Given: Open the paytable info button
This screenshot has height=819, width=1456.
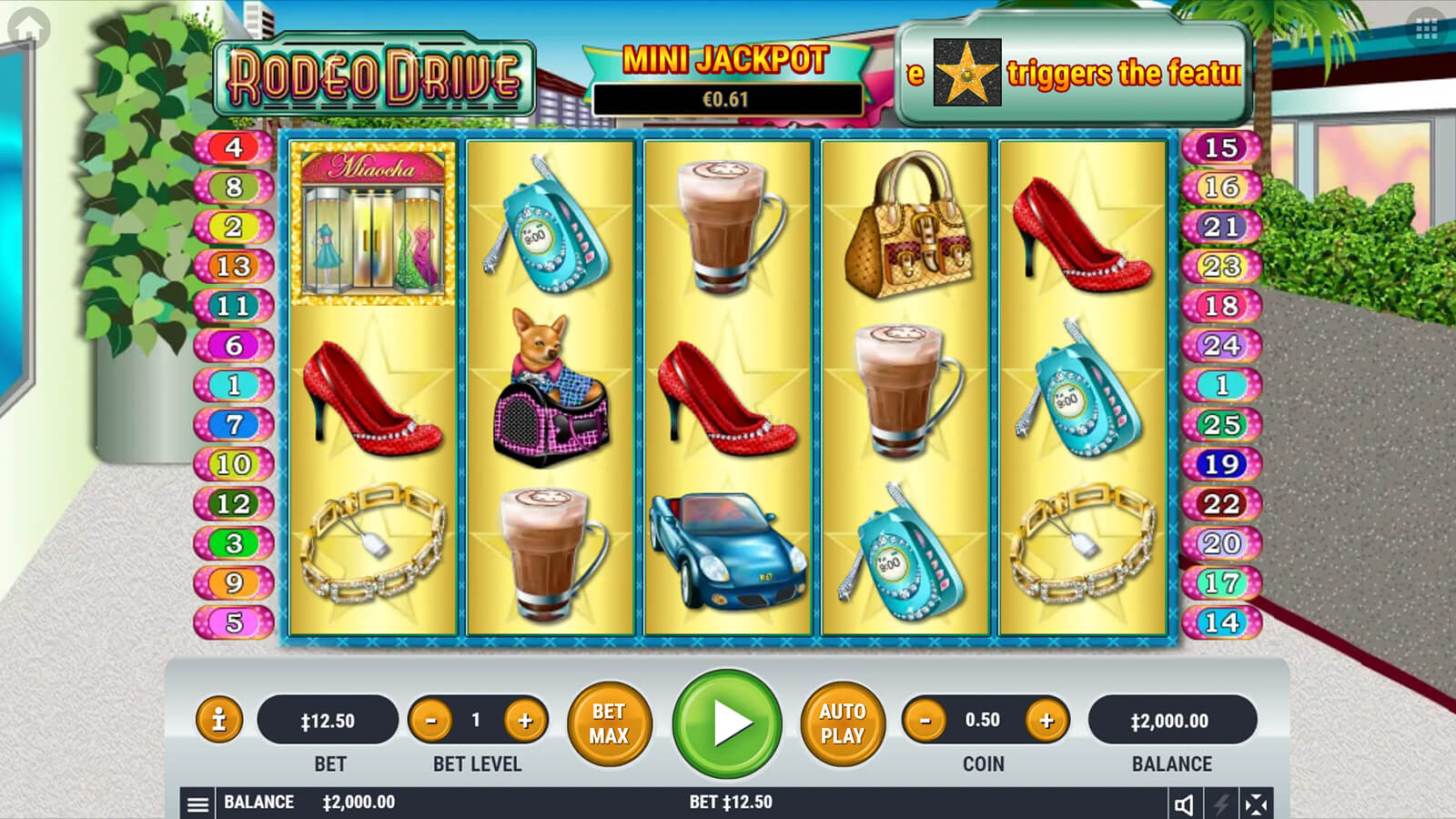Looking at the screenshot, I should pyautogui.click(x=218, y=721).
